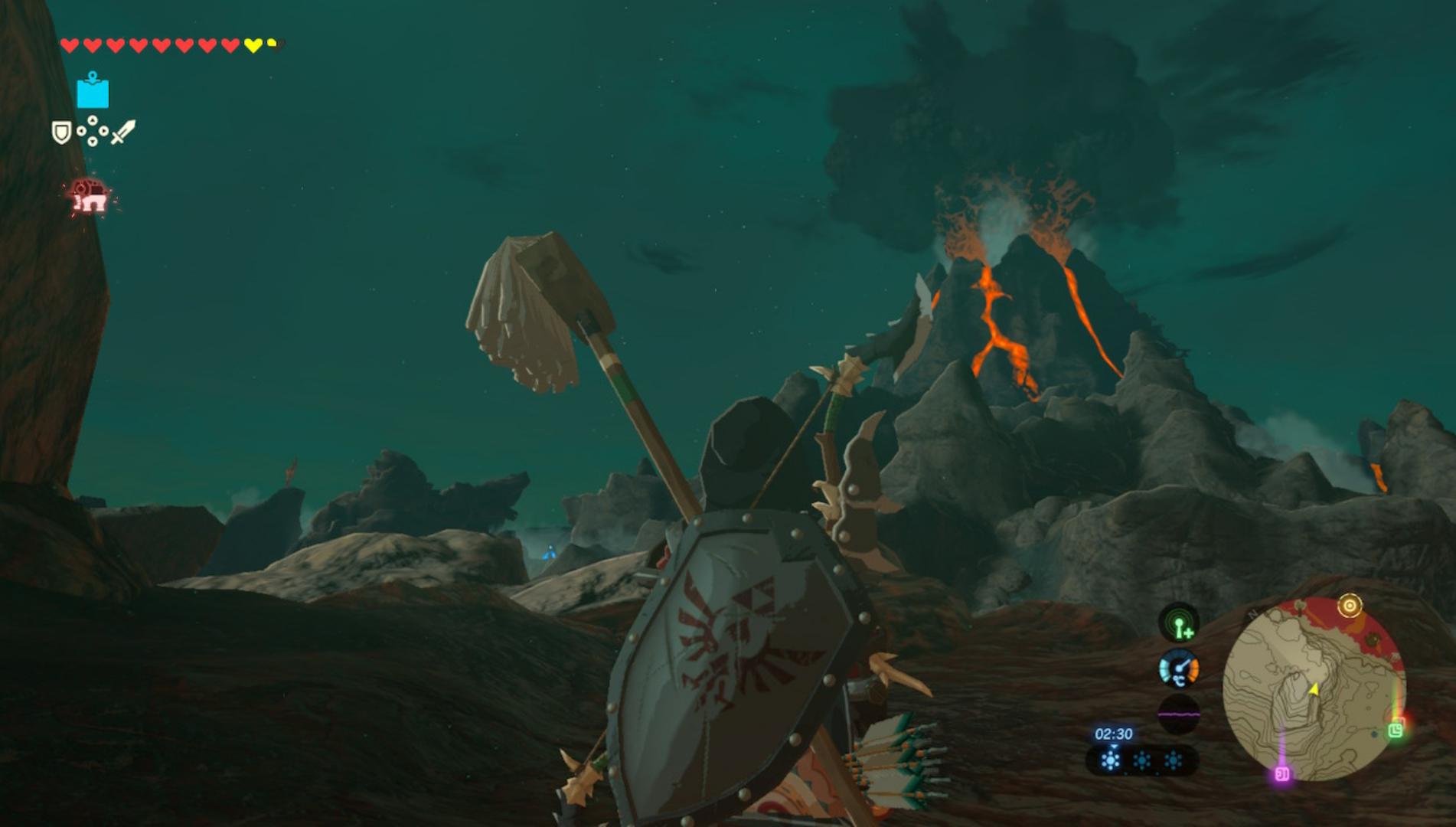Click the purple noise-level meter icon

pyautogui.click(x=1180, y=712)
